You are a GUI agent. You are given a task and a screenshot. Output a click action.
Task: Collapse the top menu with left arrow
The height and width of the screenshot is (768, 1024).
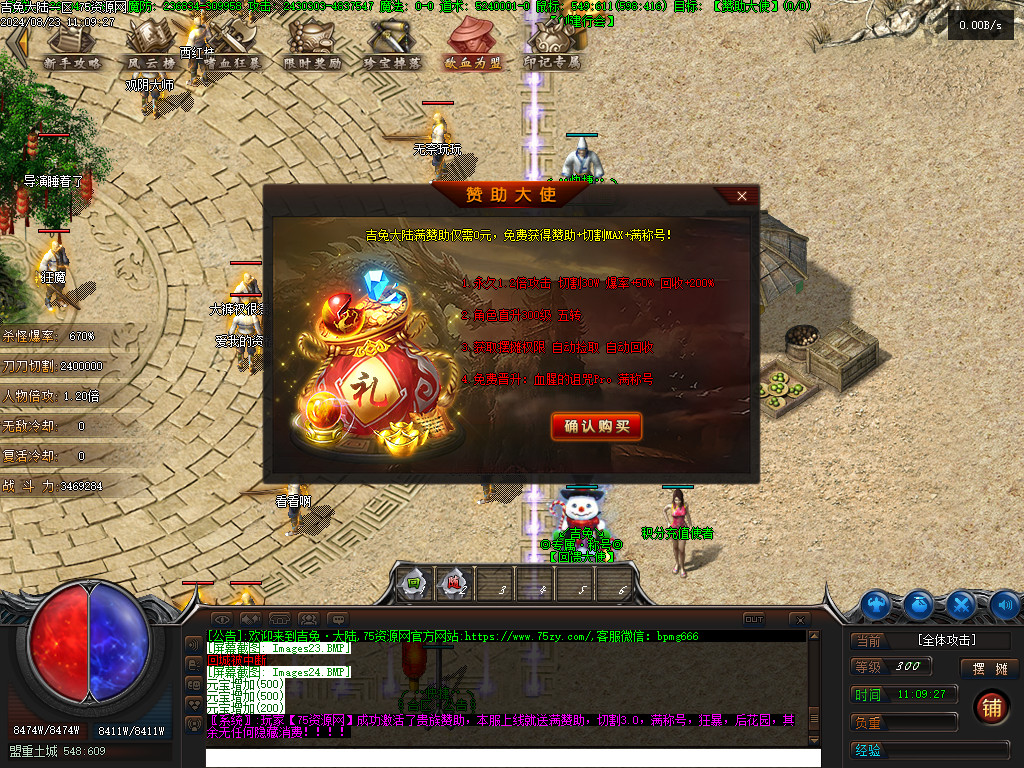[15, 47]
